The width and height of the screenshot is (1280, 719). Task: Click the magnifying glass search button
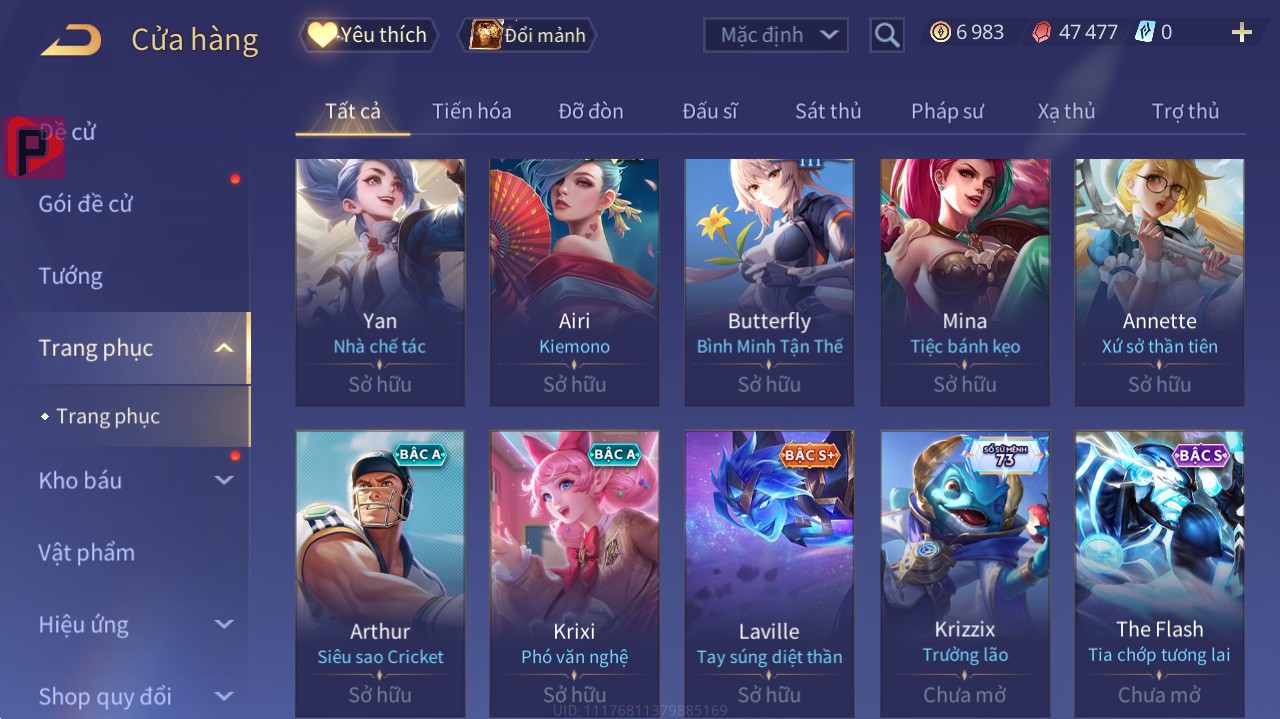pos(886,35)
